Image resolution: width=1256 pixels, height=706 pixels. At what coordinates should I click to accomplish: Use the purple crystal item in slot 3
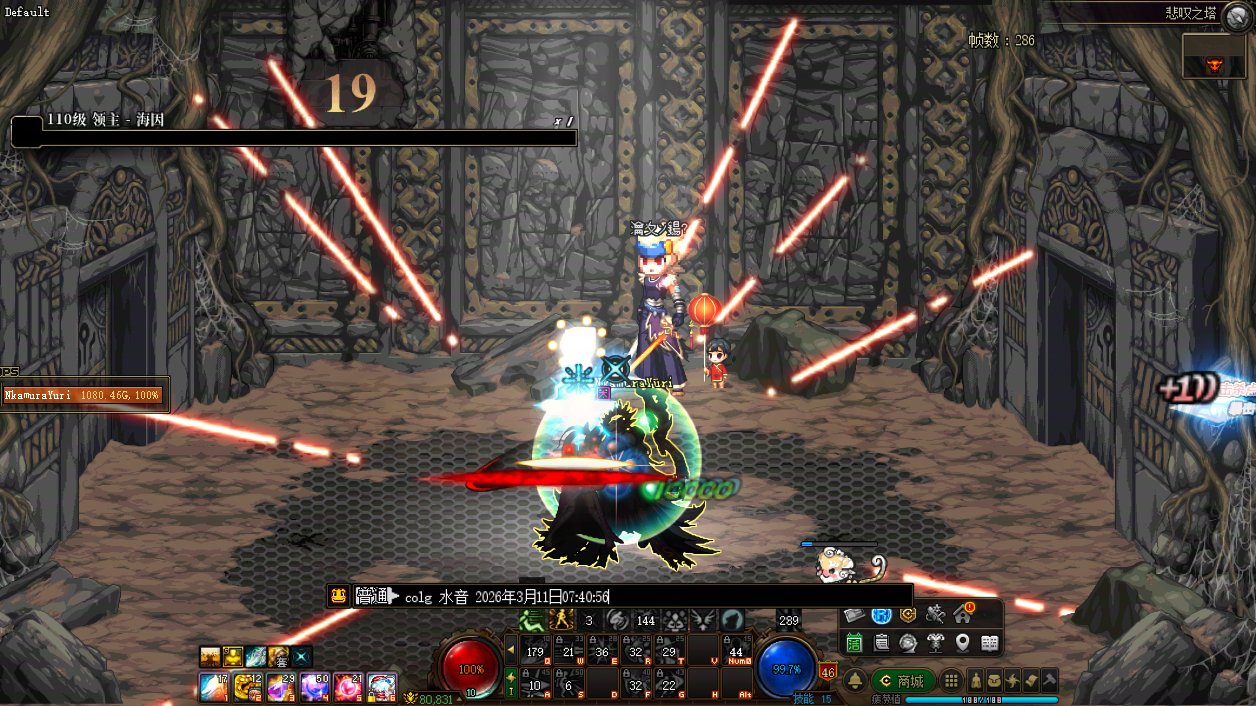(x=280, y=687)
